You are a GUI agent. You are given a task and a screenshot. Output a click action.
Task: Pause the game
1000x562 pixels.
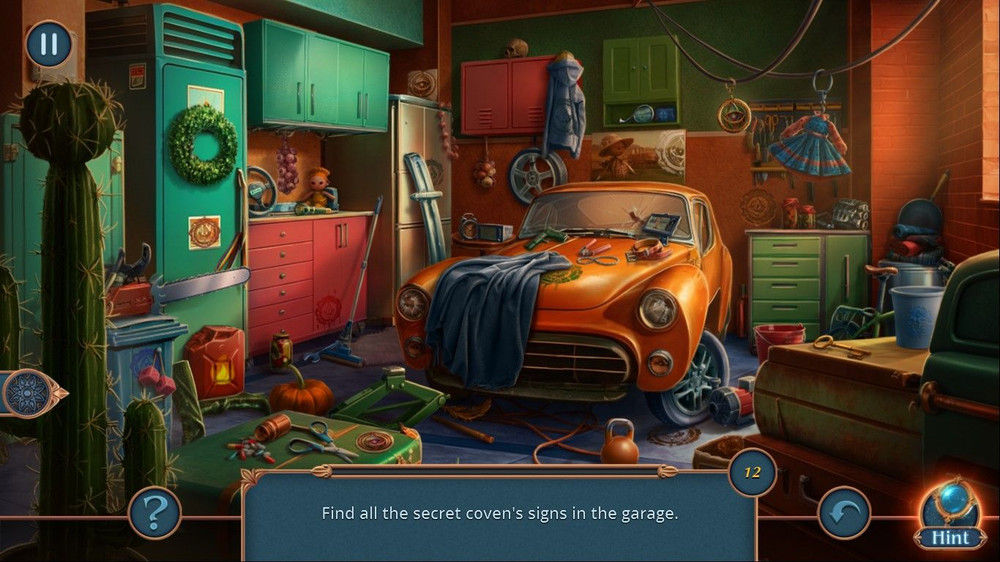tap(48, 45)
